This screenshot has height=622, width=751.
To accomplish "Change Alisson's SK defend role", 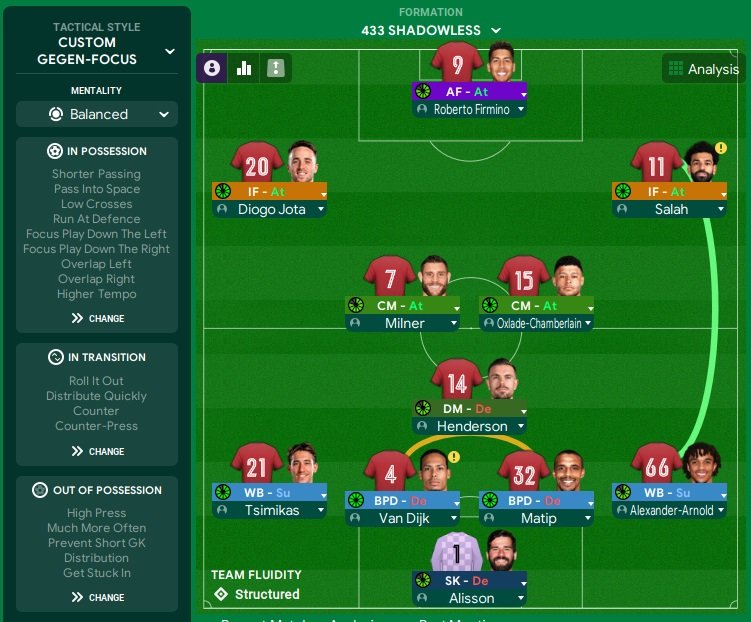I will (x=469, y=580).
